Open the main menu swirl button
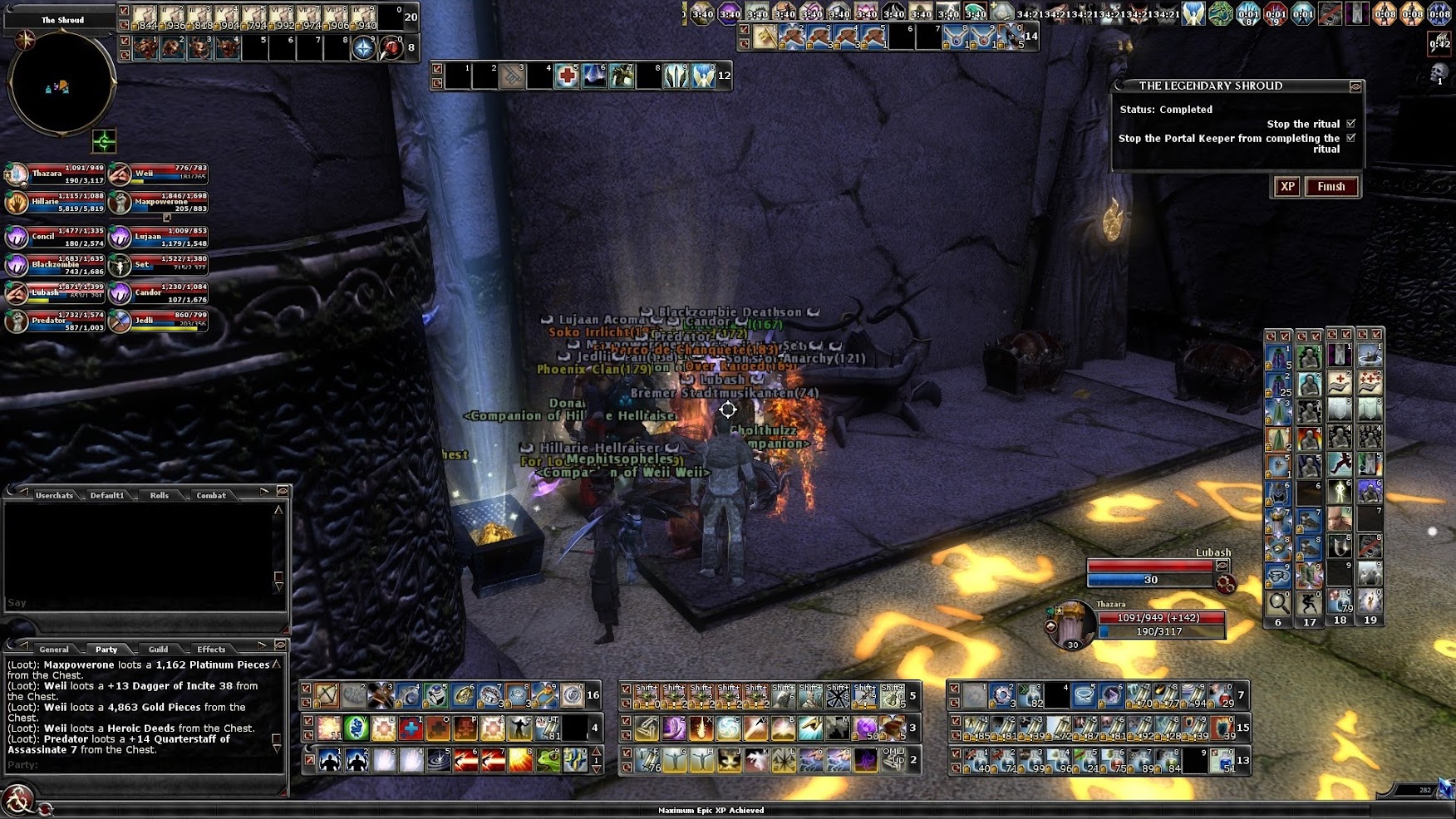Viewport: 1456px width, 819px height. coord(17,800)
